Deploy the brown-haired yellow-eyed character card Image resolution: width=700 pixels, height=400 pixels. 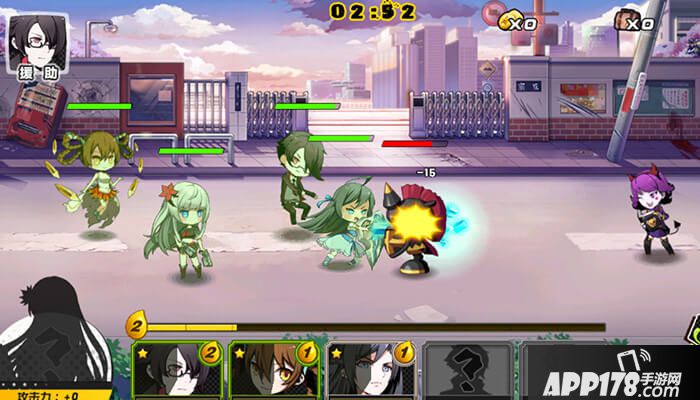(x=275, y=372)
